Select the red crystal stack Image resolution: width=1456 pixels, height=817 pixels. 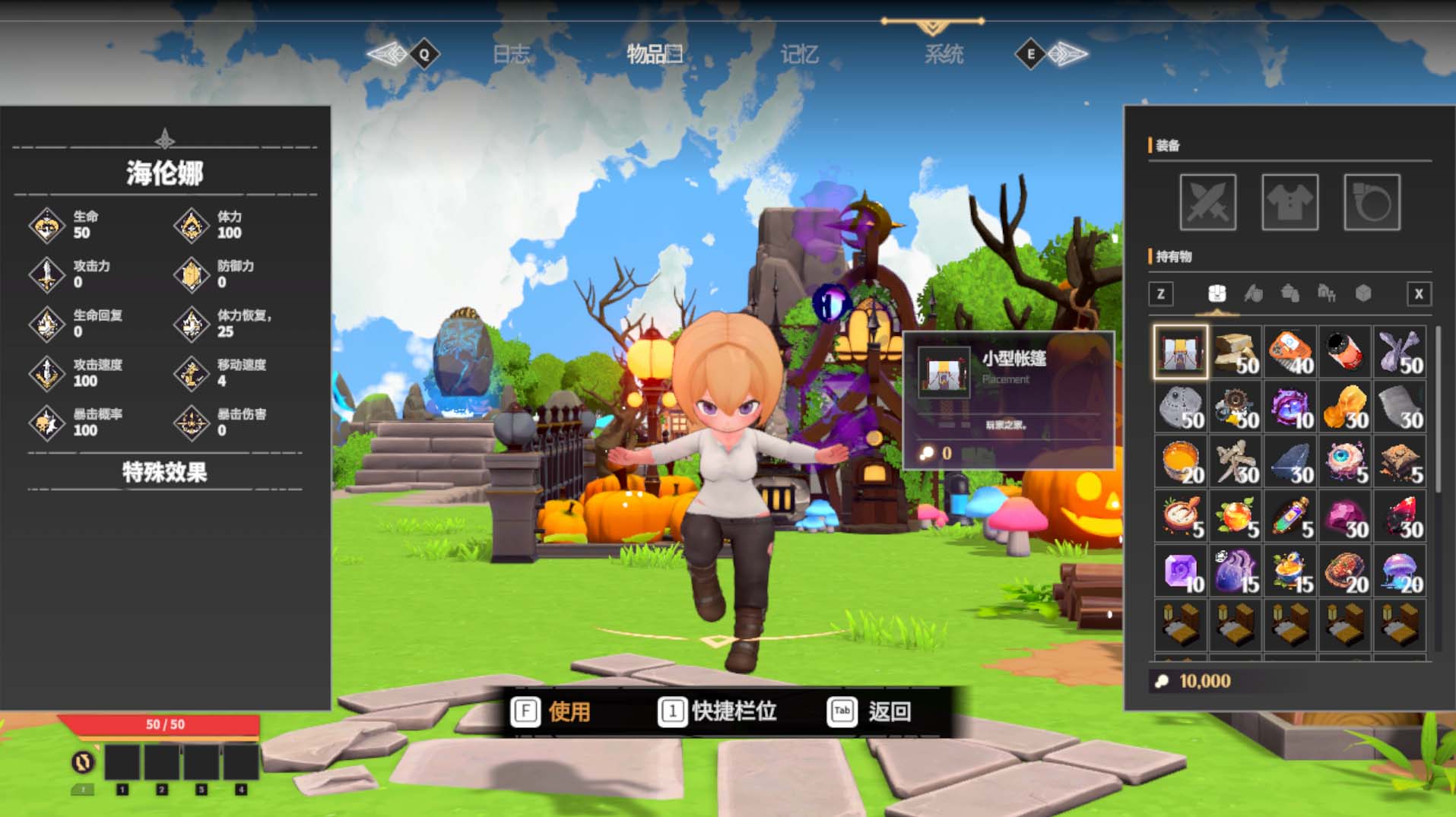pos(1399,517)
